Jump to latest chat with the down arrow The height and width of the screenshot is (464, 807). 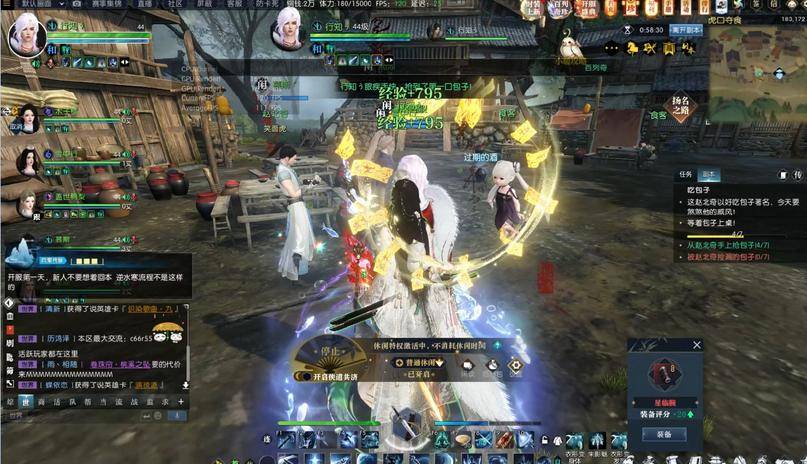click(185, 385)
